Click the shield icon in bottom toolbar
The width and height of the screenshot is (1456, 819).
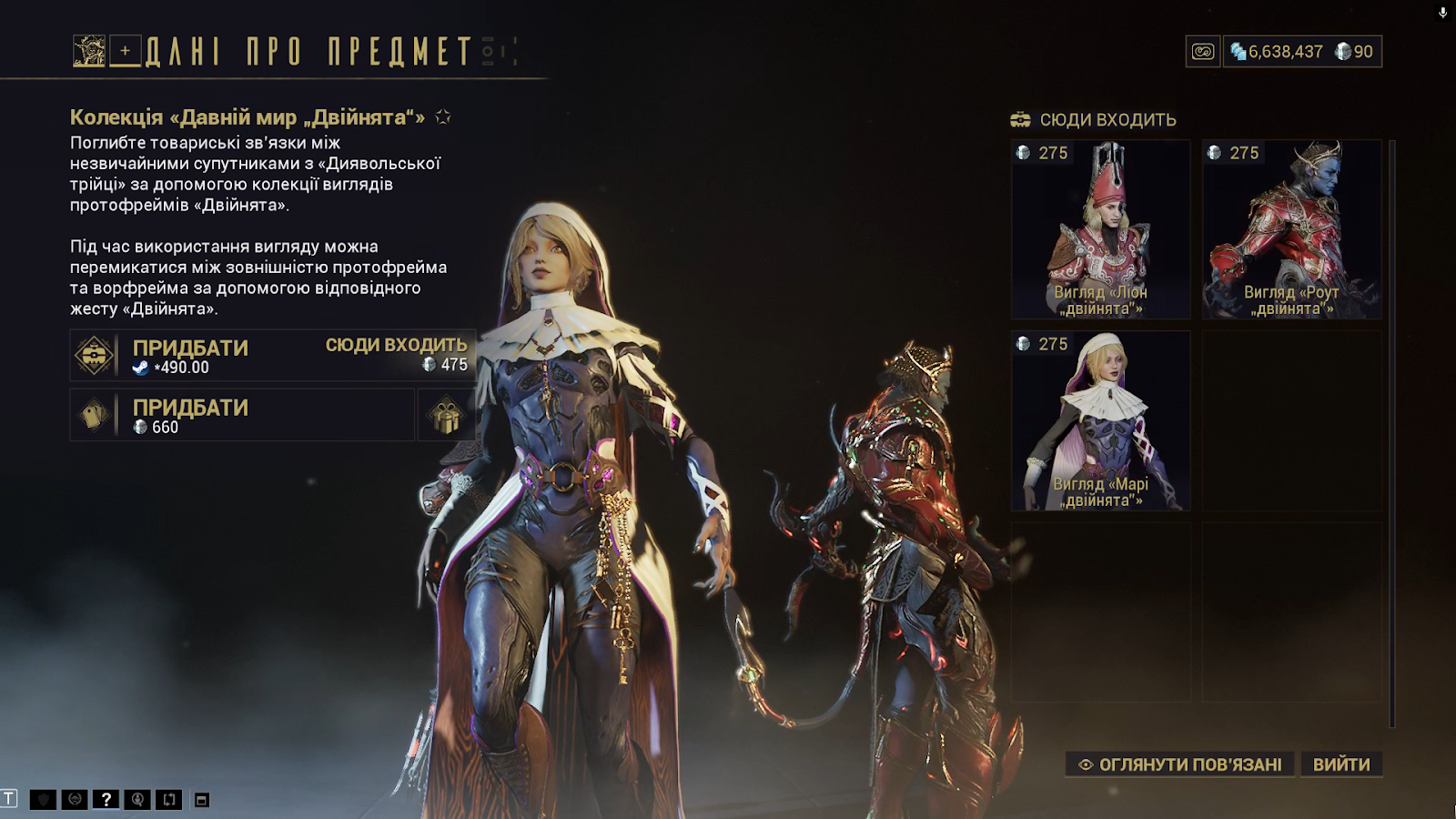(x=43, y=800)
